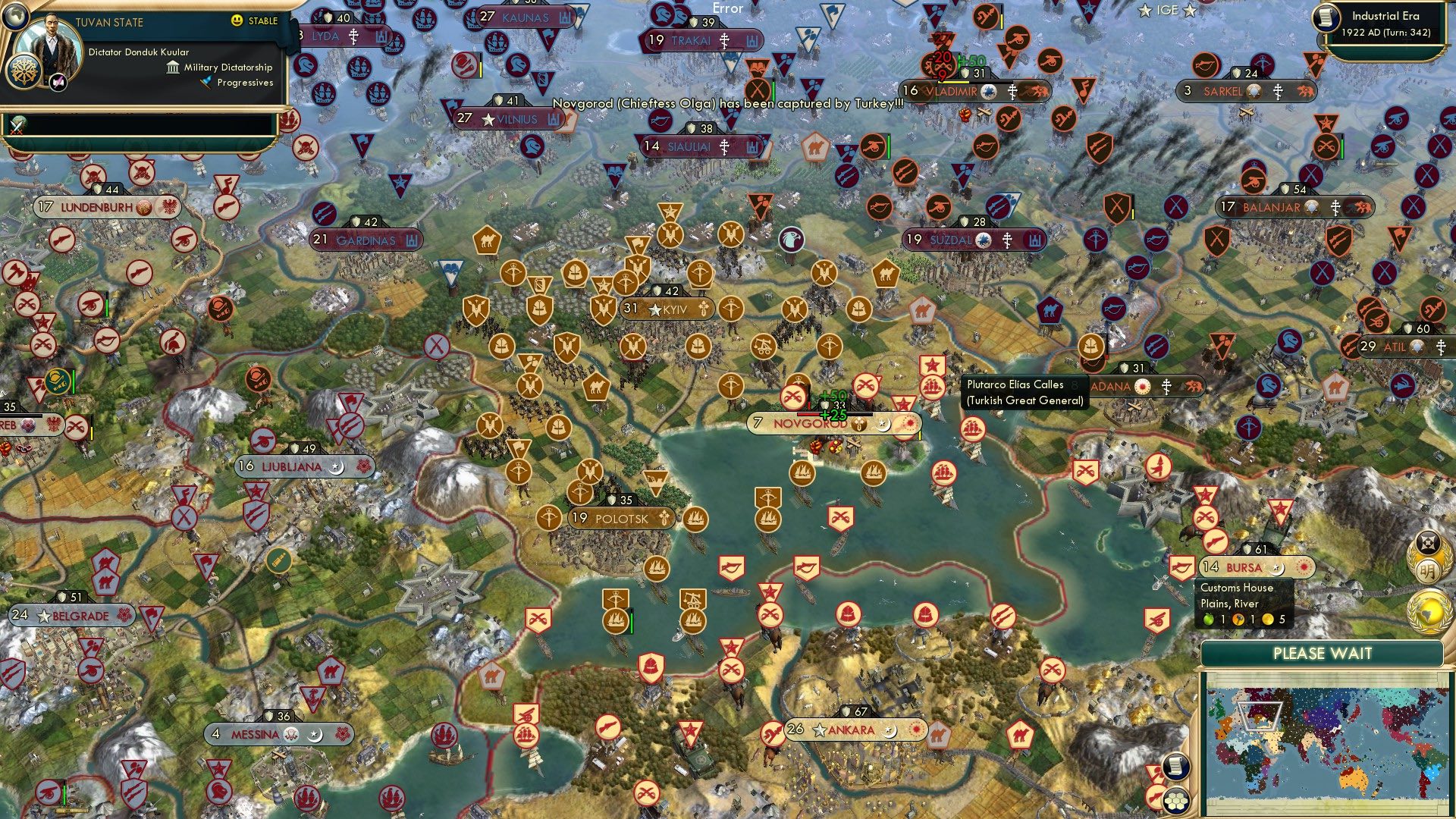The image size is (1456, 819).
Task: Click the golden wheel emblem icon
Action: click(x=24, y=72)
